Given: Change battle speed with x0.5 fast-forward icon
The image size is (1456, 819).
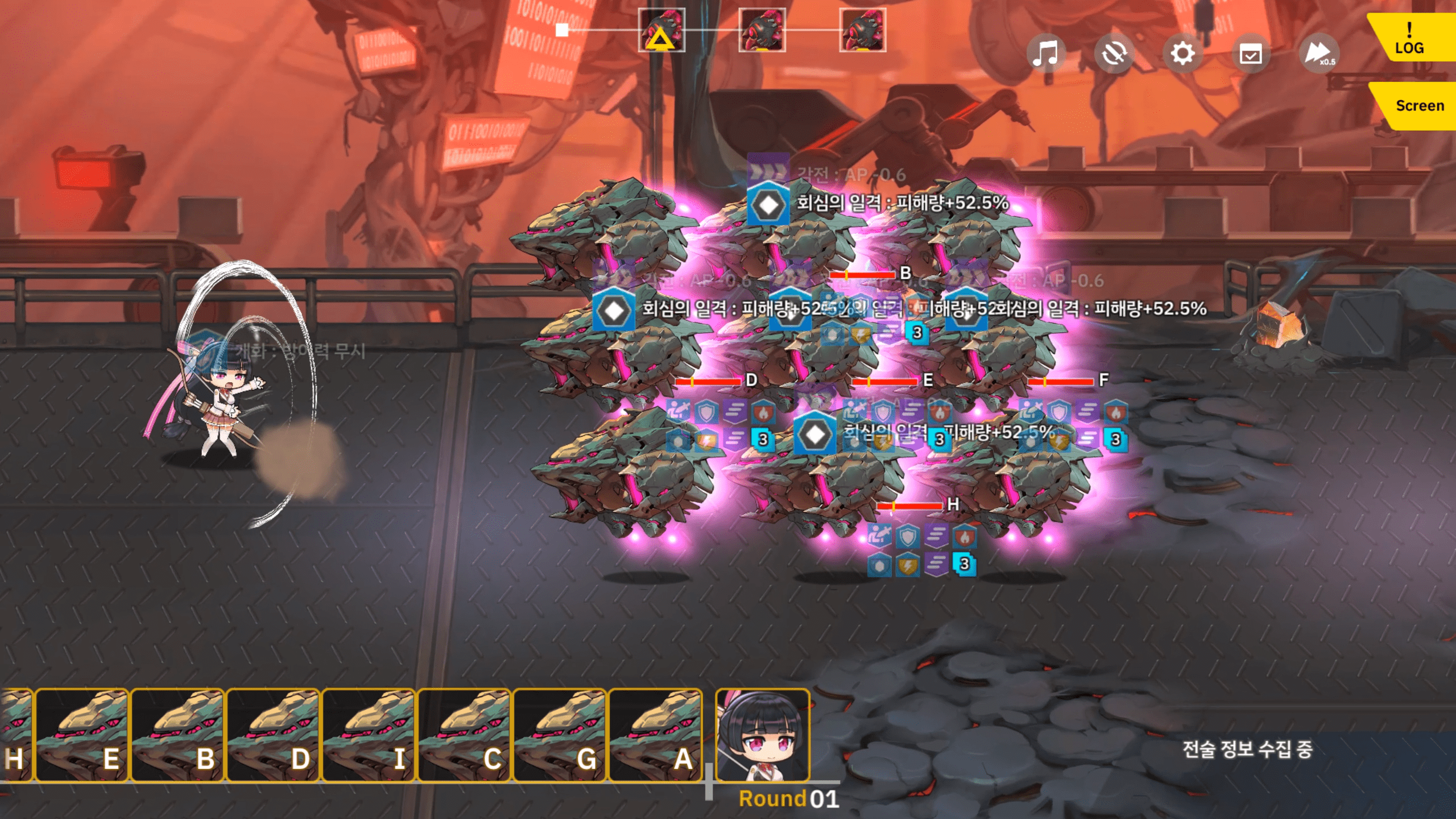Looking at the screenshot, I should pyautogui.click(x=1319, y=54).
